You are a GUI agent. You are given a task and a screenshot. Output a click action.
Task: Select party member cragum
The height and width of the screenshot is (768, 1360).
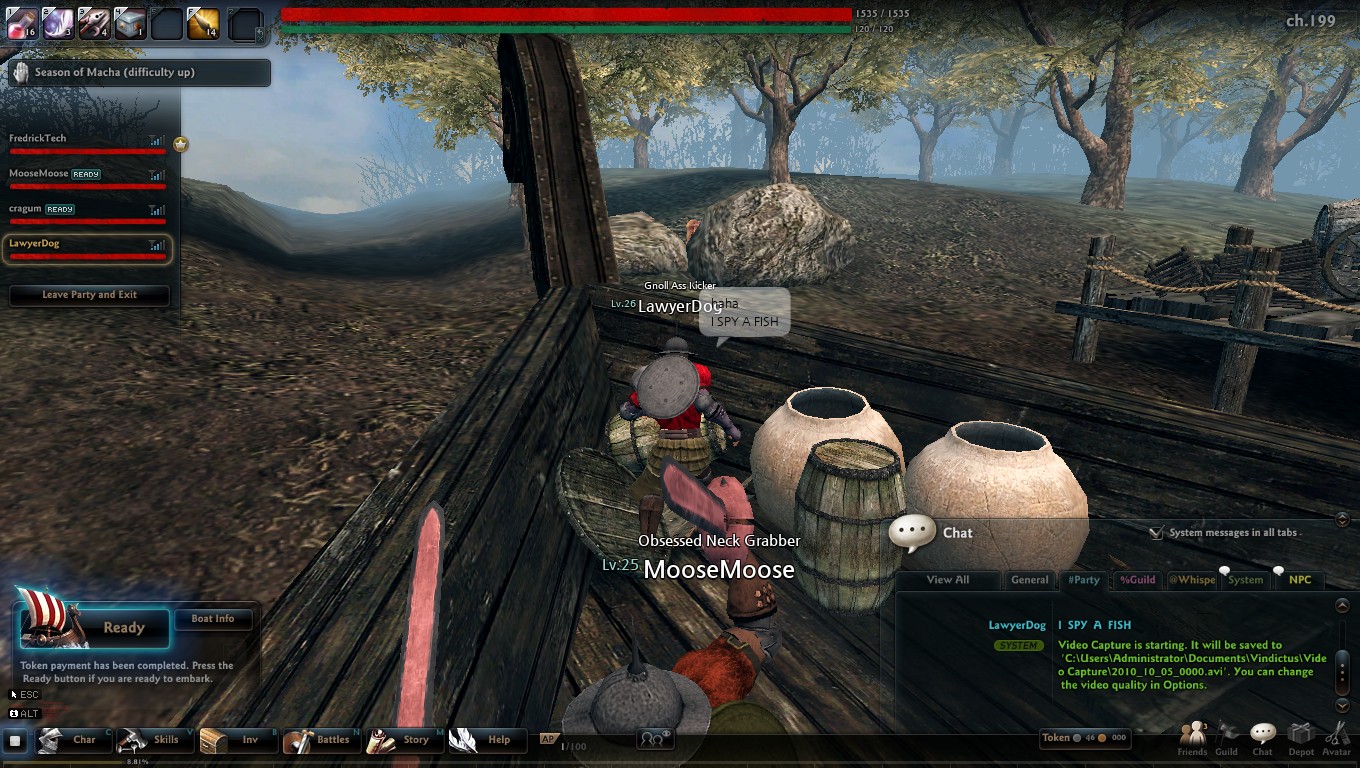pos(87,213)
